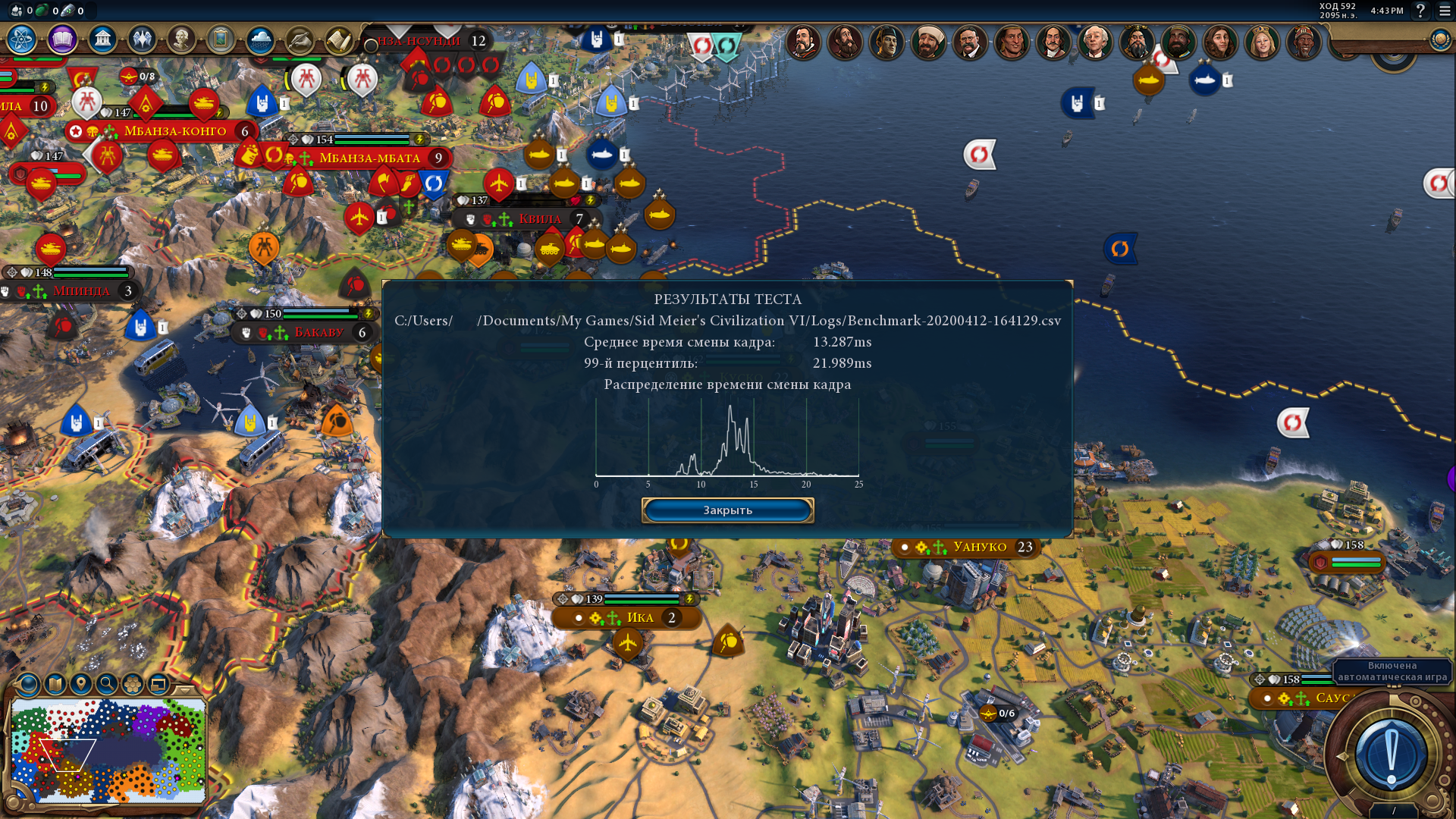
Task: Open the government building icon
Action: [102, 39]
